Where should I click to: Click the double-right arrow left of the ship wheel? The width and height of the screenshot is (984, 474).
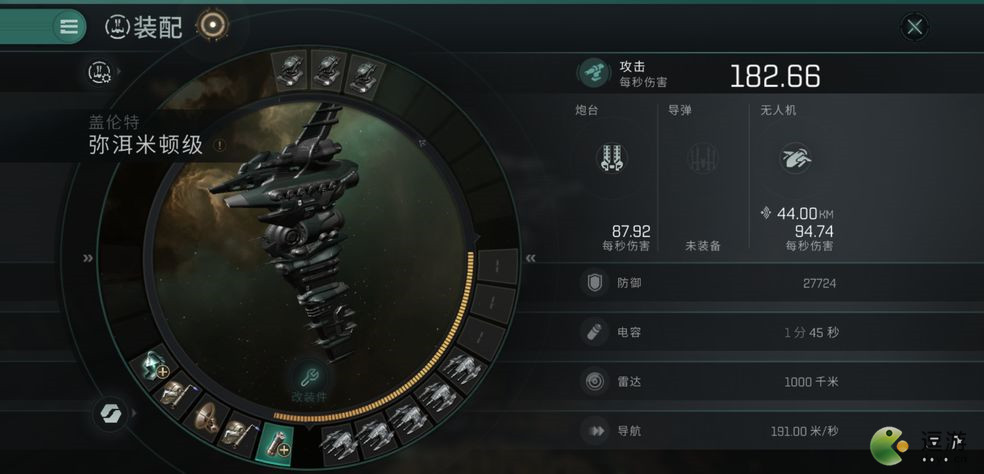(x=89, y=258)
